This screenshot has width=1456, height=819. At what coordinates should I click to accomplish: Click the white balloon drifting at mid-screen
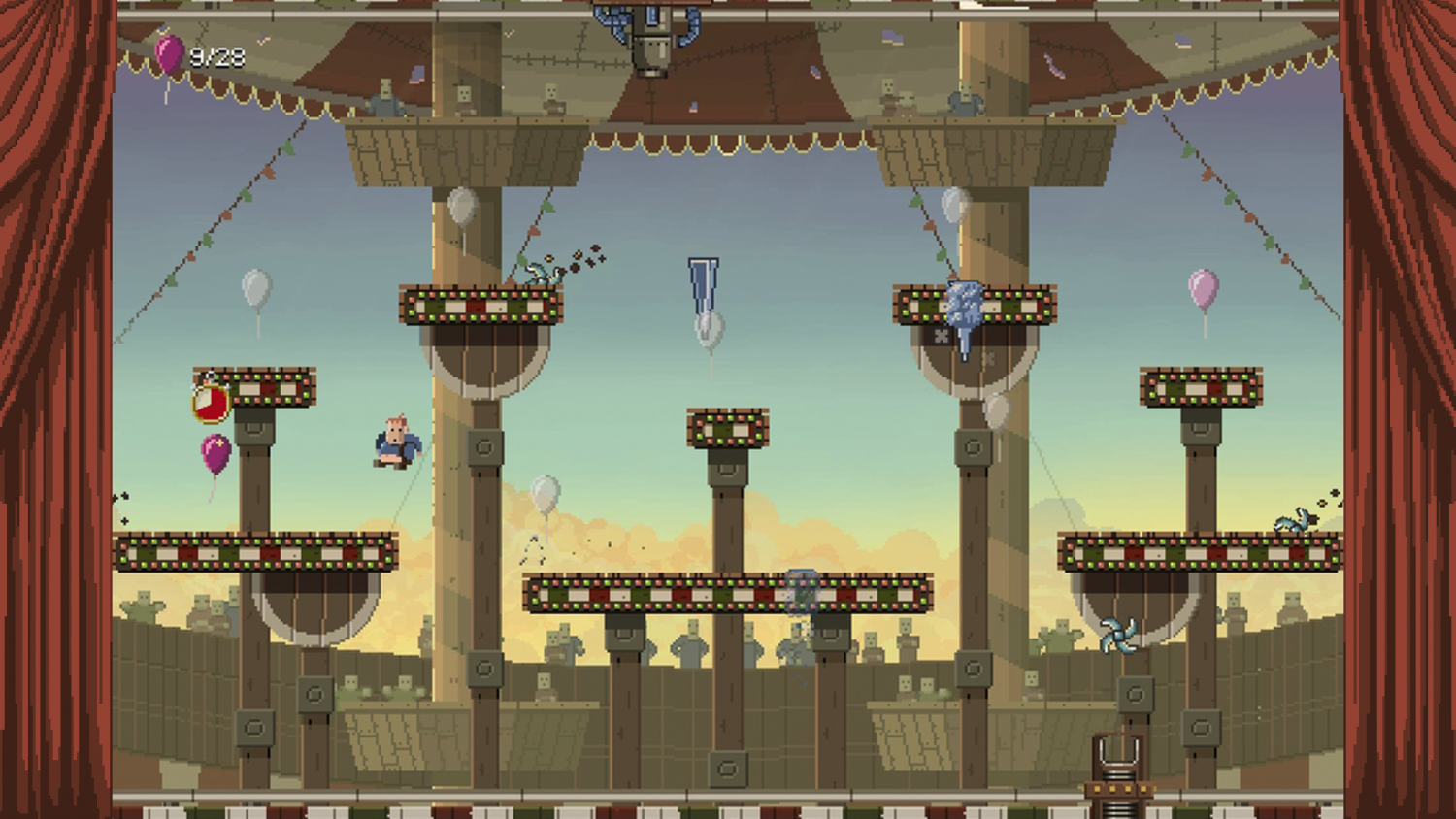coord(546,493)
